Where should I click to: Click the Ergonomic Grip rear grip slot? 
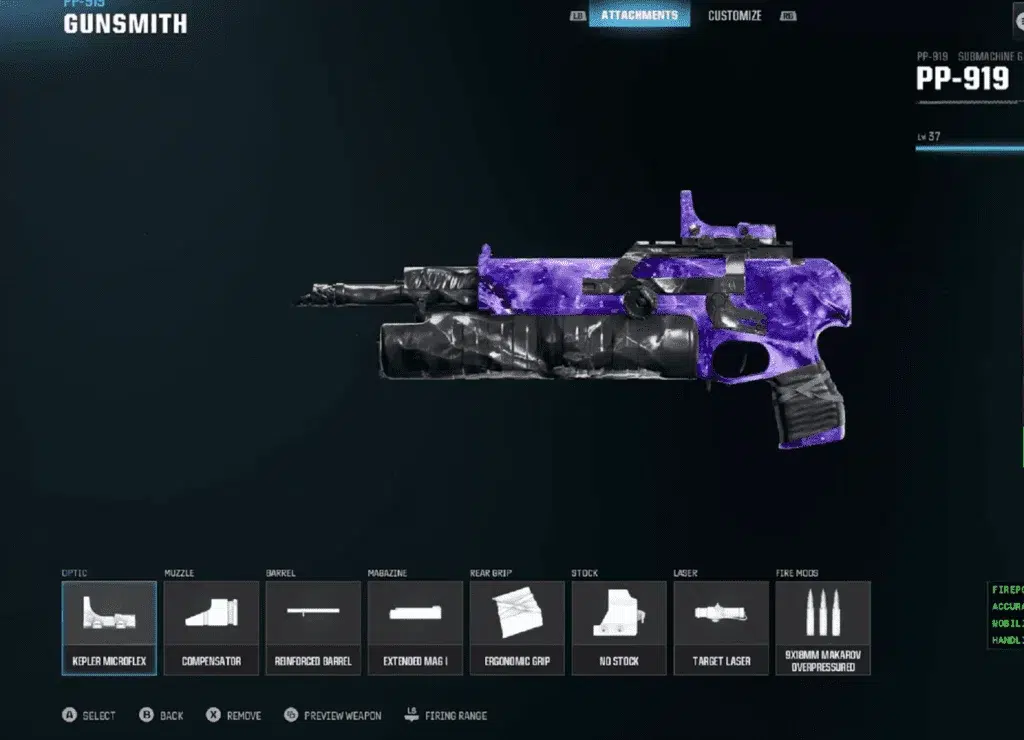coord(517,627)
